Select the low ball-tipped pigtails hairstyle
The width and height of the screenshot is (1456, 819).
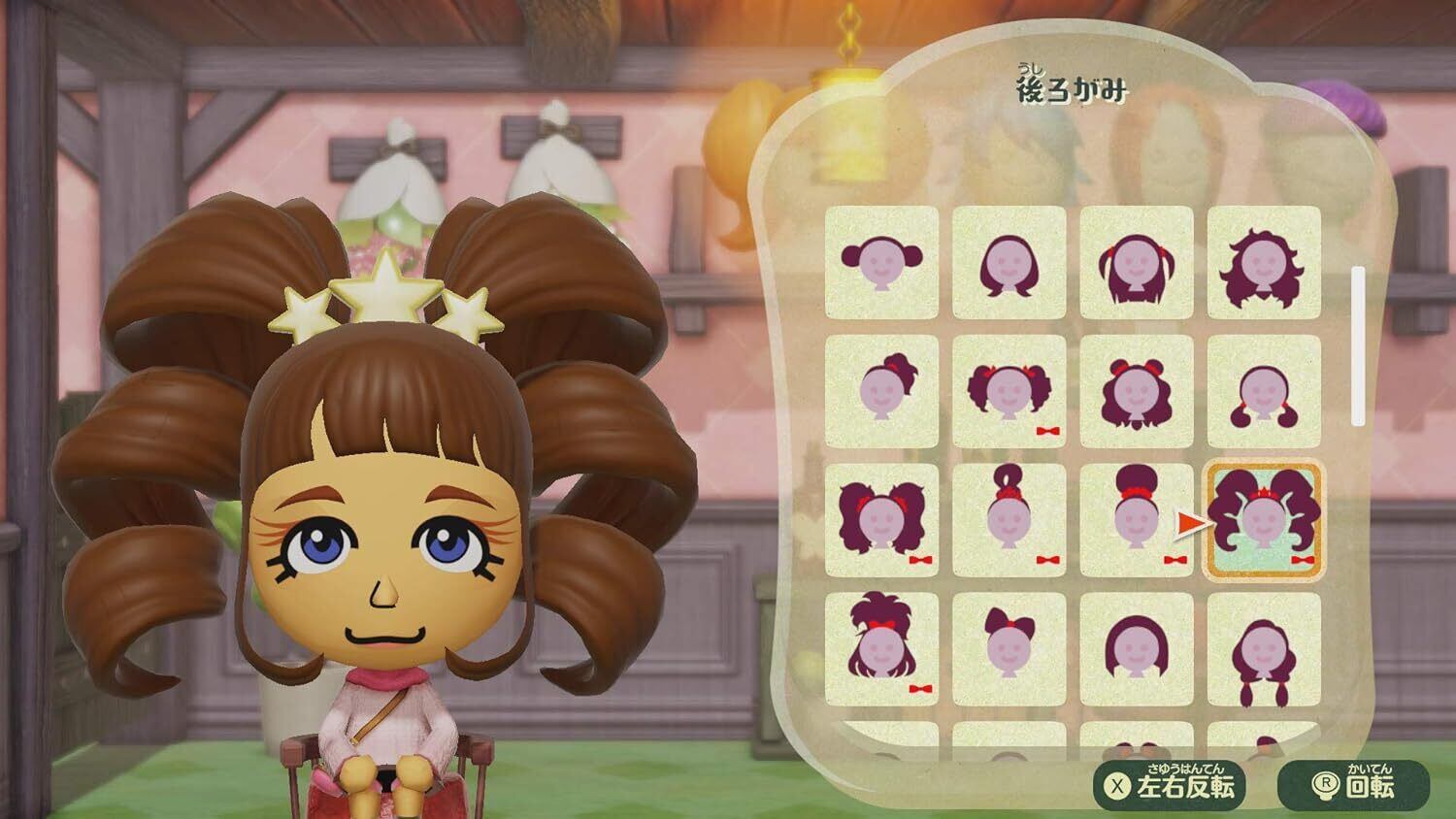coord(1263,391)
